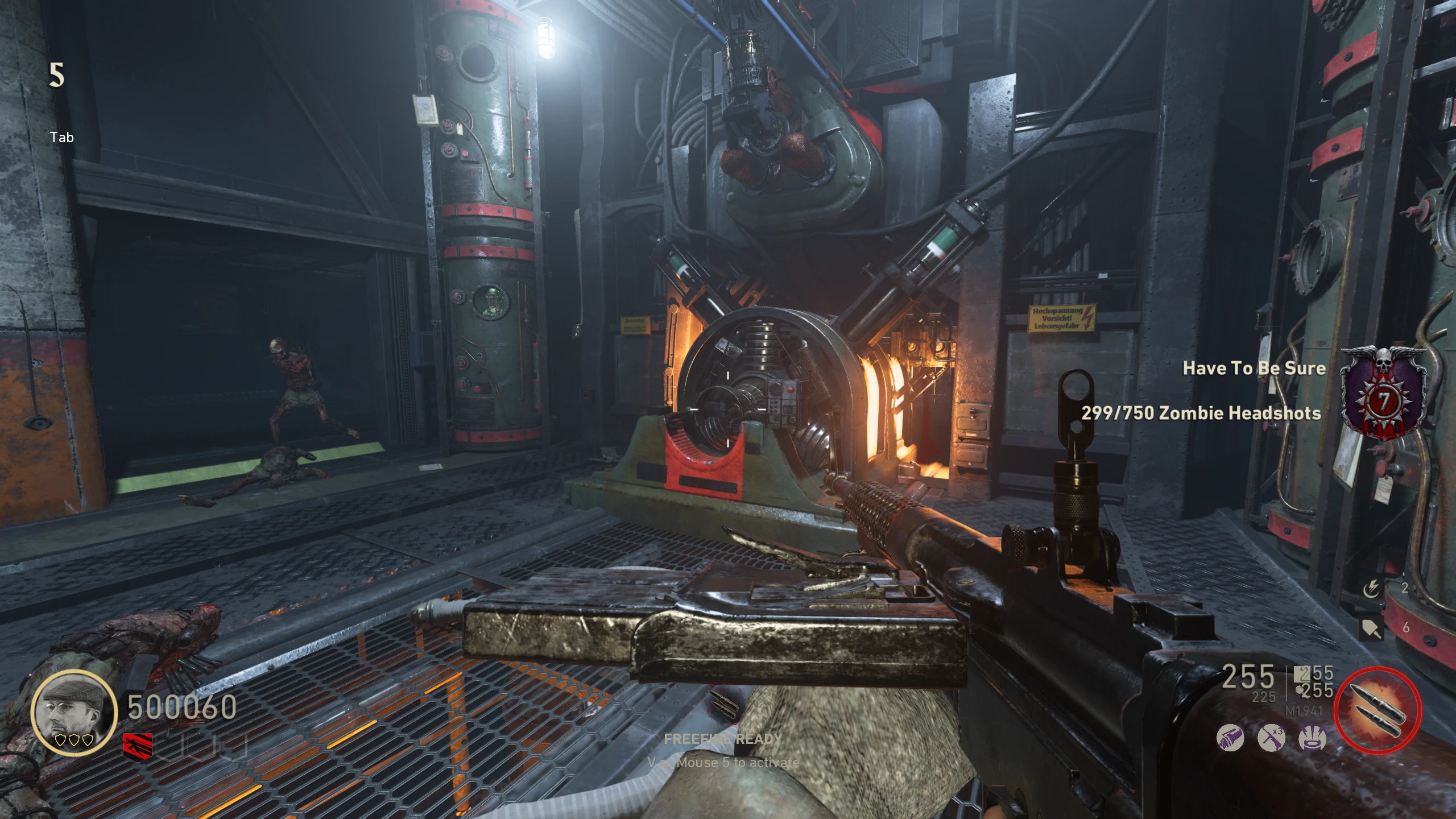1456x819 pixels.
Task: Select the lightning bolt equipment icon
Action: pos(1371,589)
